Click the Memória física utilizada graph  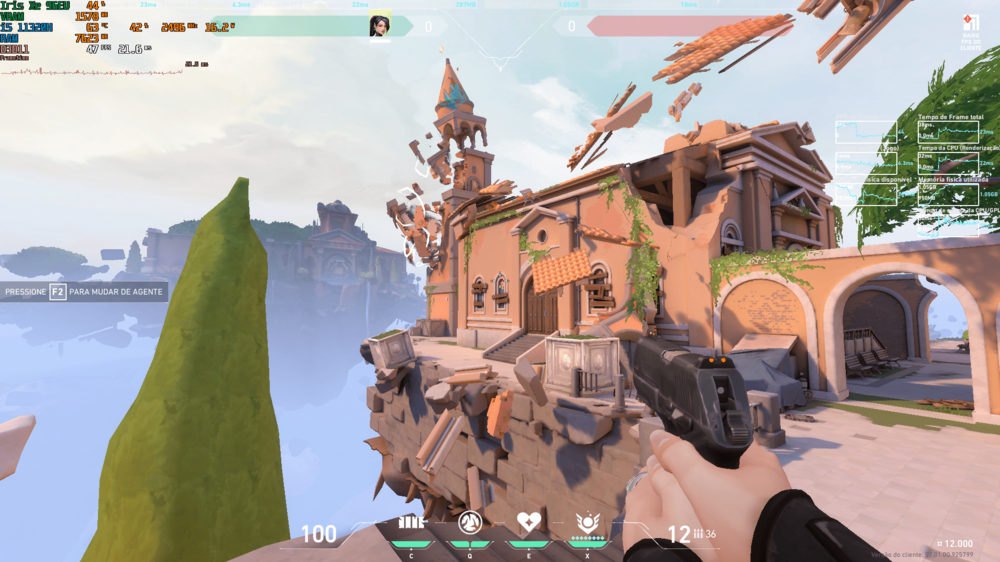(x=947, y=193)
